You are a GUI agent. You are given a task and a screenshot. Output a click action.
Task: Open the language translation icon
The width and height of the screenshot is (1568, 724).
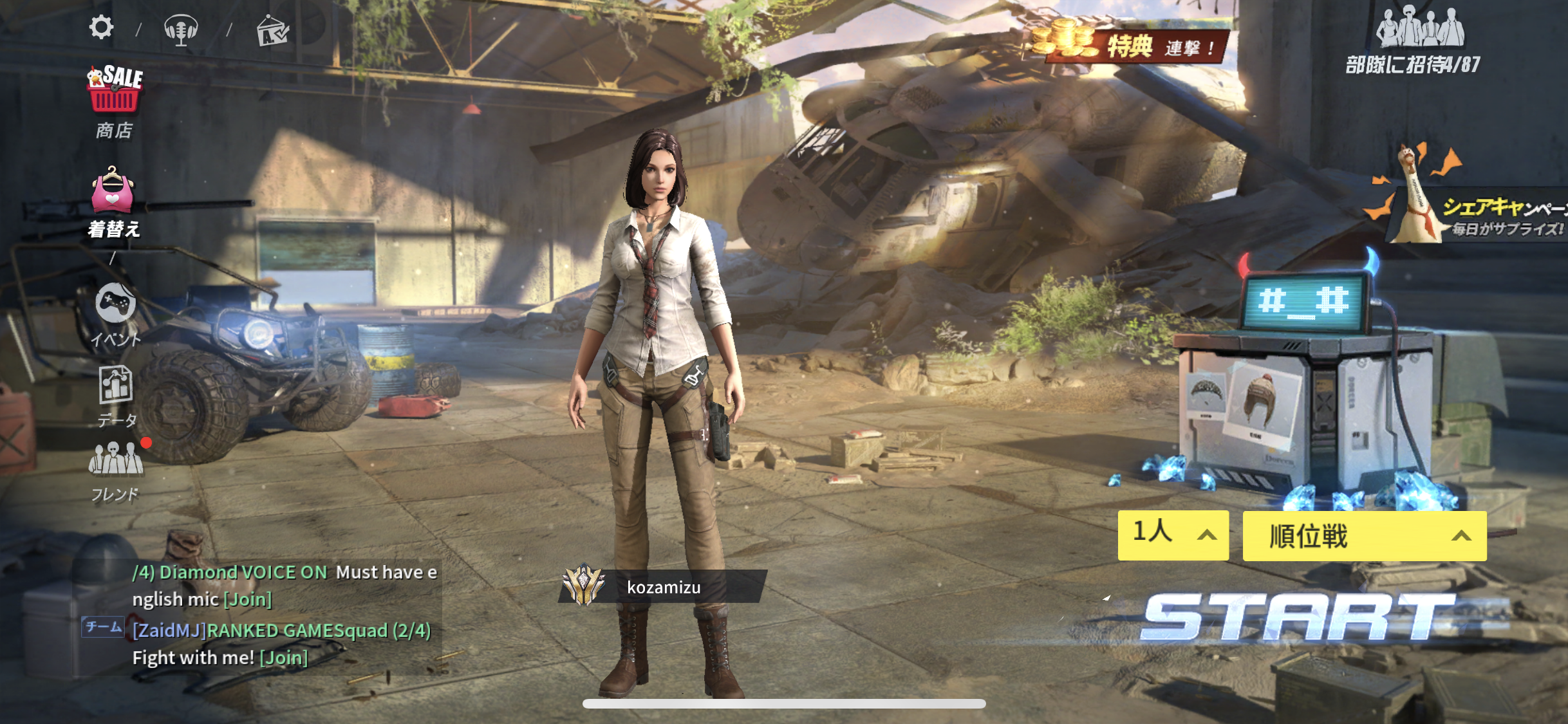point(272,31)
